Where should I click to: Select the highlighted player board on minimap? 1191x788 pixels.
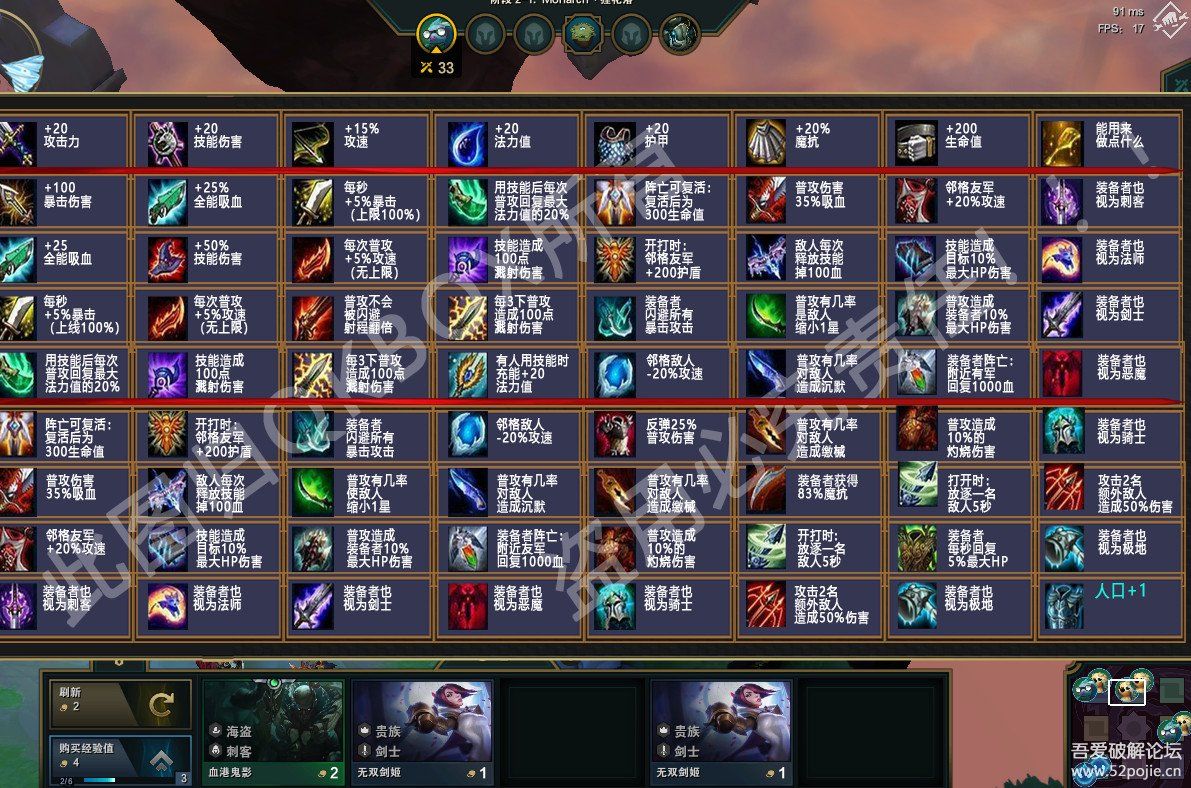tap(1127, 690)
